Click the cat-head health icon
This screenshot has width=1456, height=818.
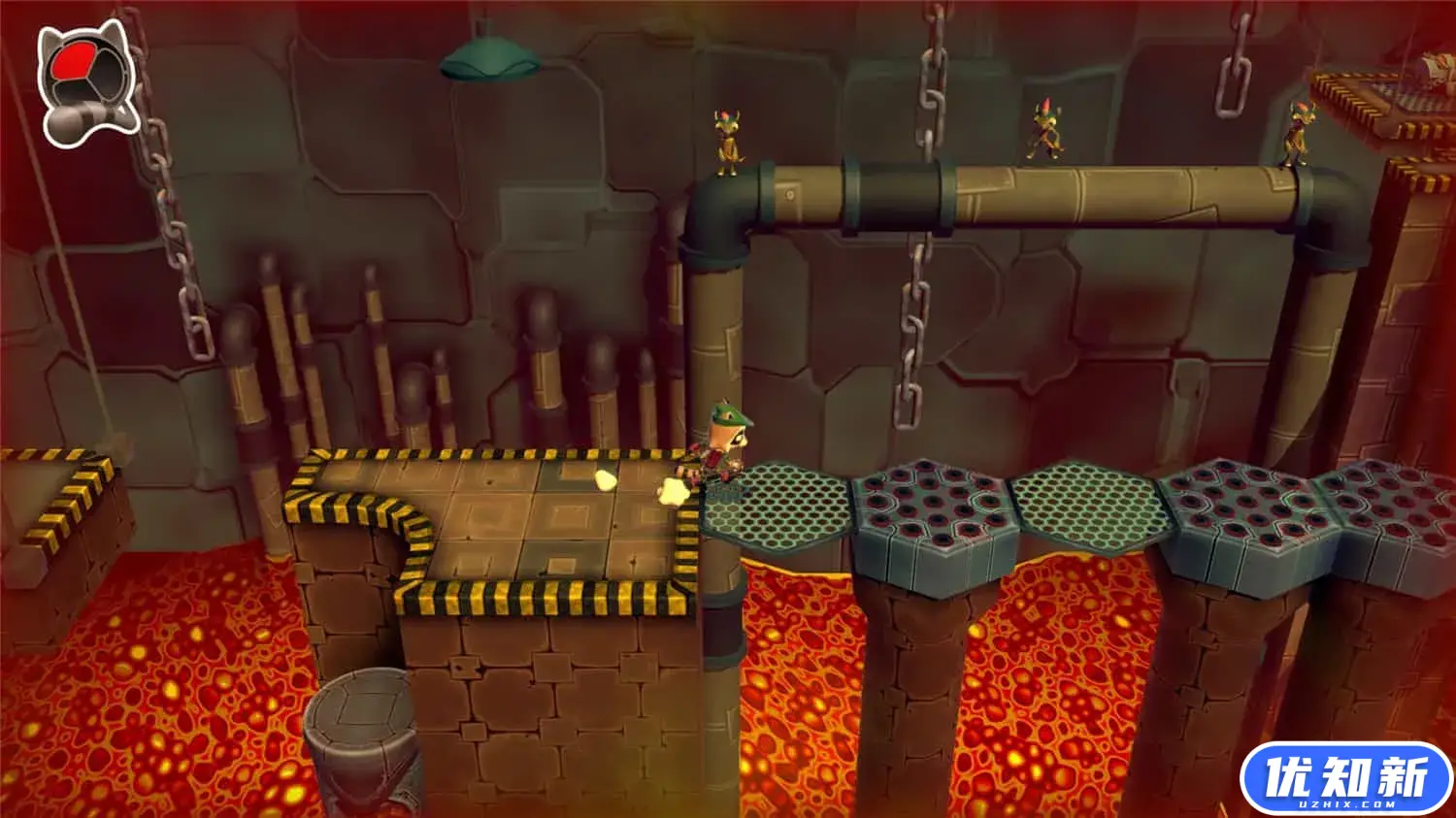[x=87, y=82]
